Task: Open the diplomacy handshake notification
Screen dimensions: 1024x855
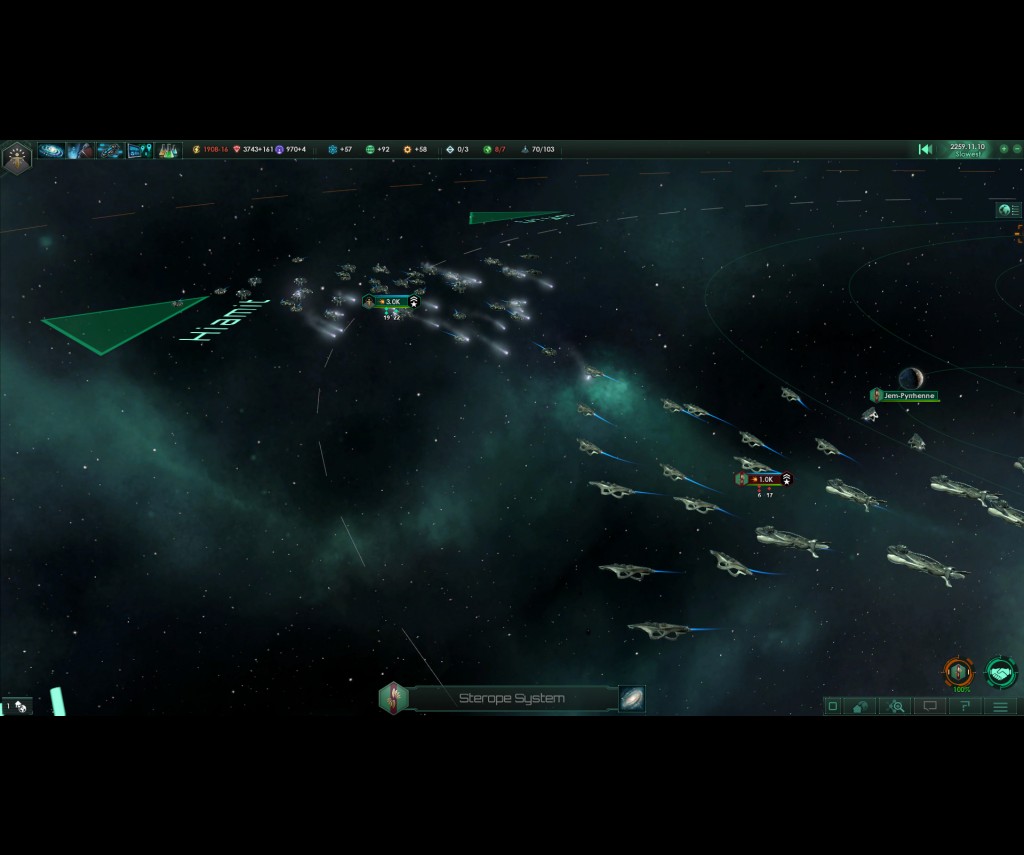Action: click(x=1000, y=672)
